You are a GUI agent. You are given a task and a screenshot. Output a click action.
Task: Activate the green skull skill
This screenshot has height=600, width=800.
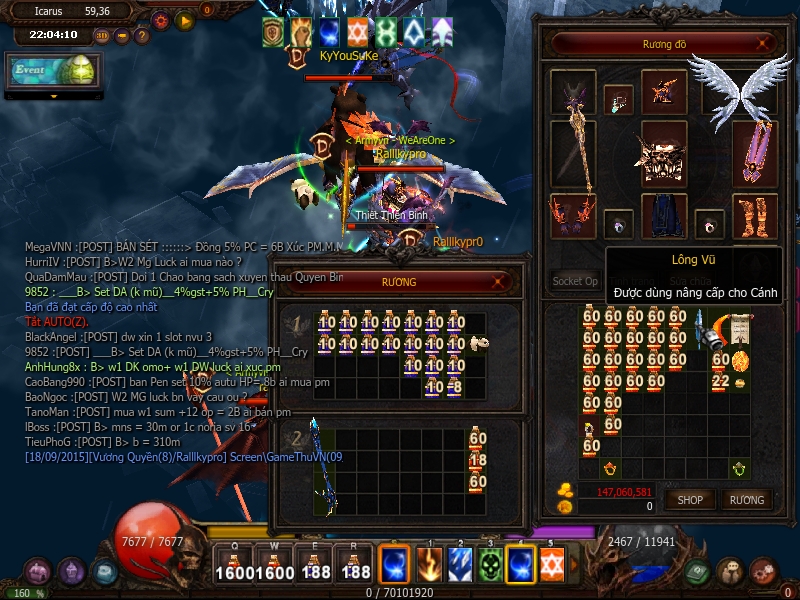pyautogui.click(x=490, y=566)
